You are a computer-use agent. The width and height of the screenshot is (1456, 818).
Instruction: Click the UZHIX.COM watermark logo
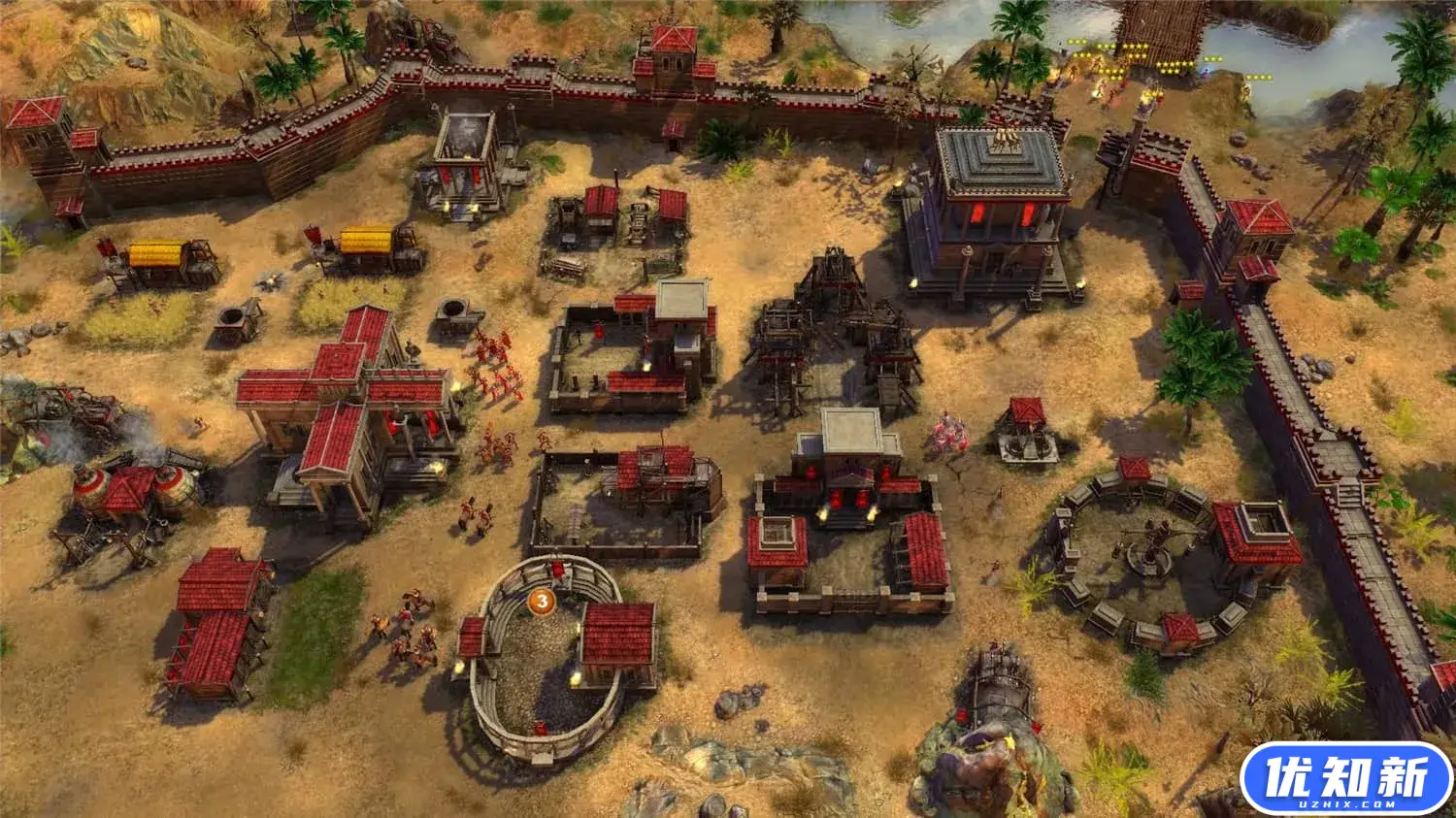click(1345, 778)
